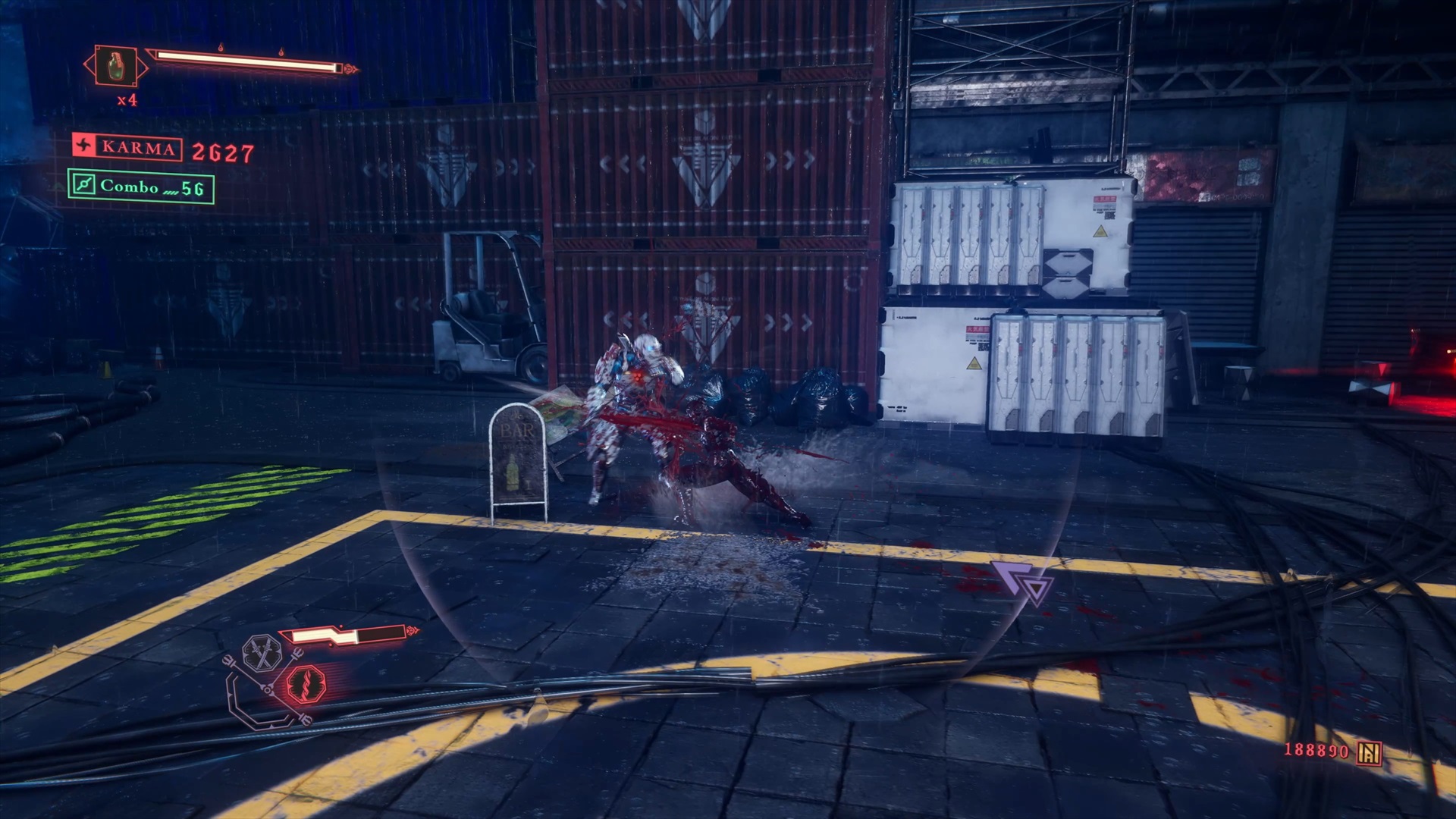The height and width of the screenshot is (819, 1456).
Task: Click the gold currency icon
Action: (1370, 752)
